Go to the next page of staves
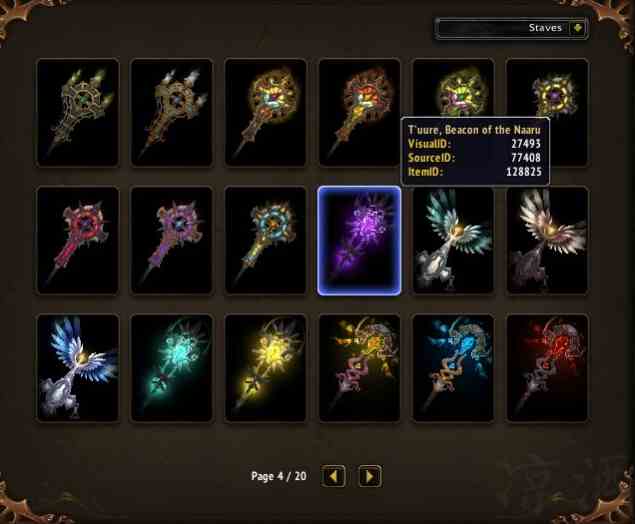Image resolution: width=635 pixels, height=524 pixels. [369, 476]
